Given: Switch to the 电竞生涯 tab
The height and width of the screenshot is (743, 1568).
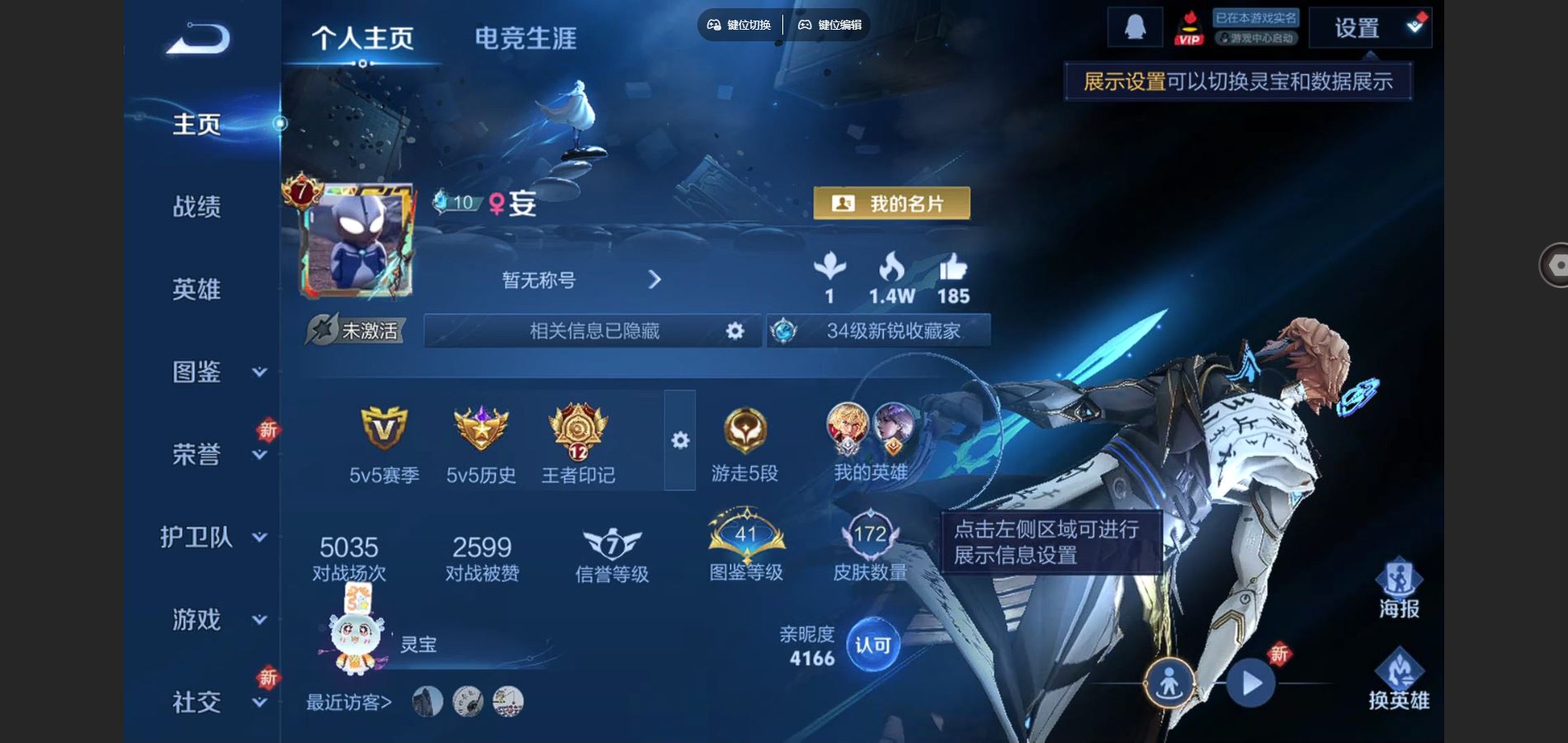Looking at the screenshot, I should 525,38.
